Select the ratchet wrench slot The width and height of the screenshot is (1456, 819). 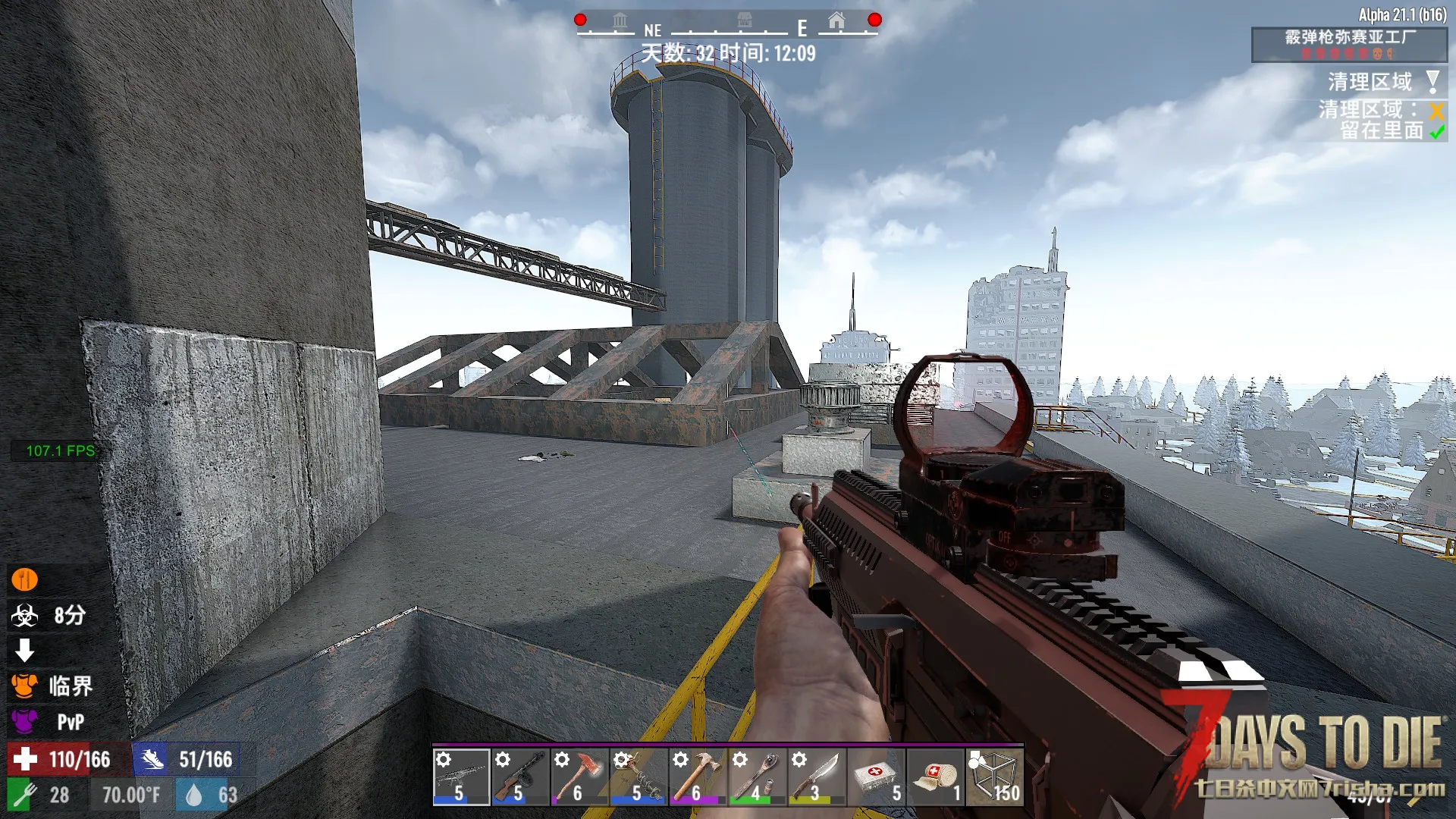[757, 777]
